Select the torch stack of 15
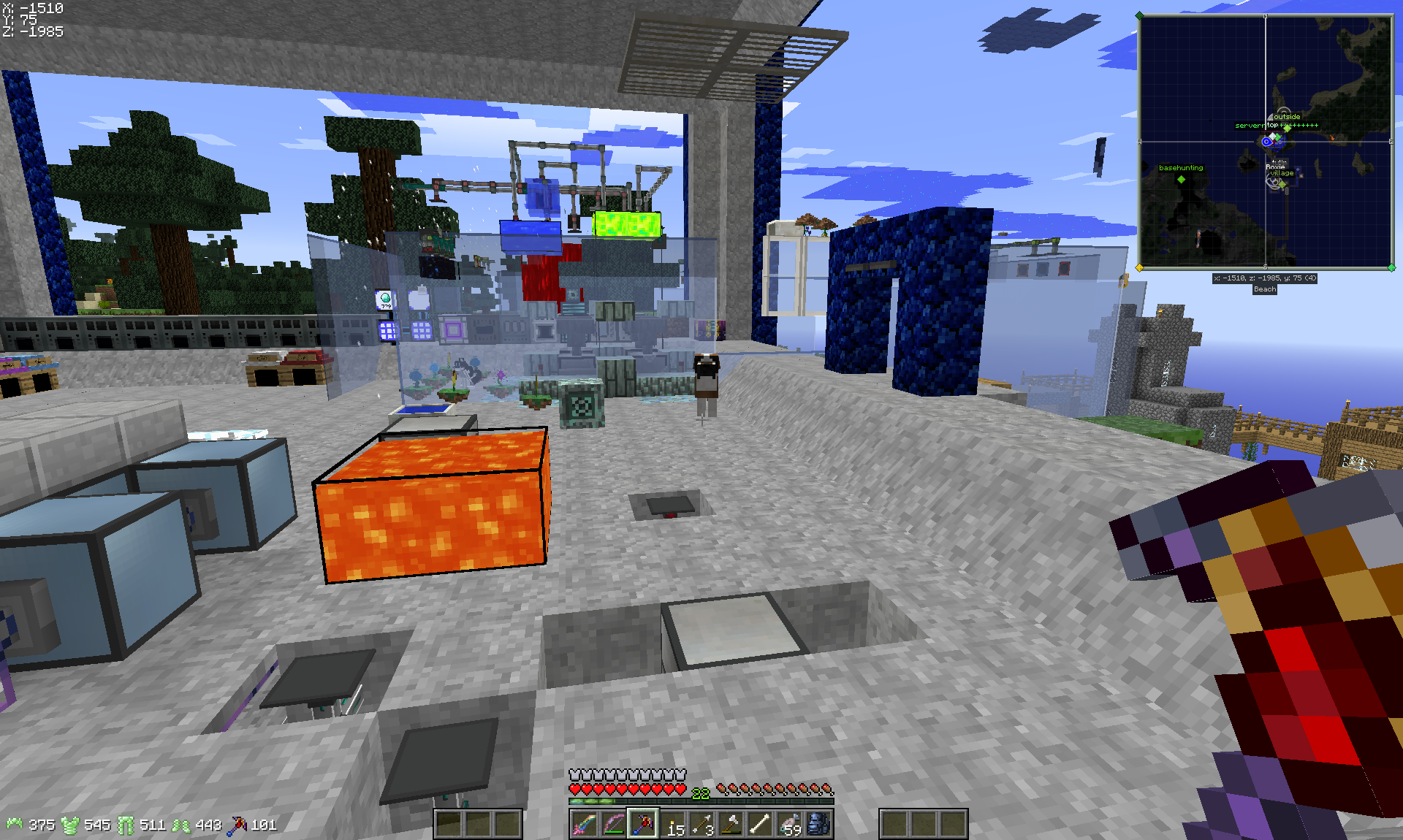The height and width of the screenshot is (840, 1403). tap(672, 825)
